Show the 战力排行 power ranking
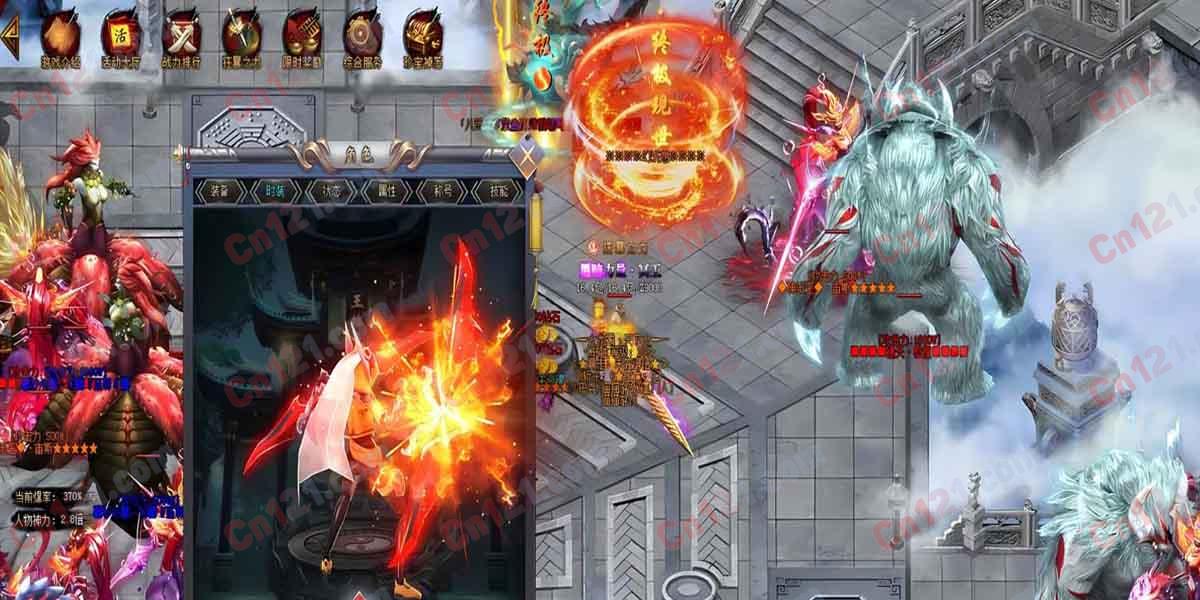This screenshot has height=600, width=1200. (x=181, y=35)
